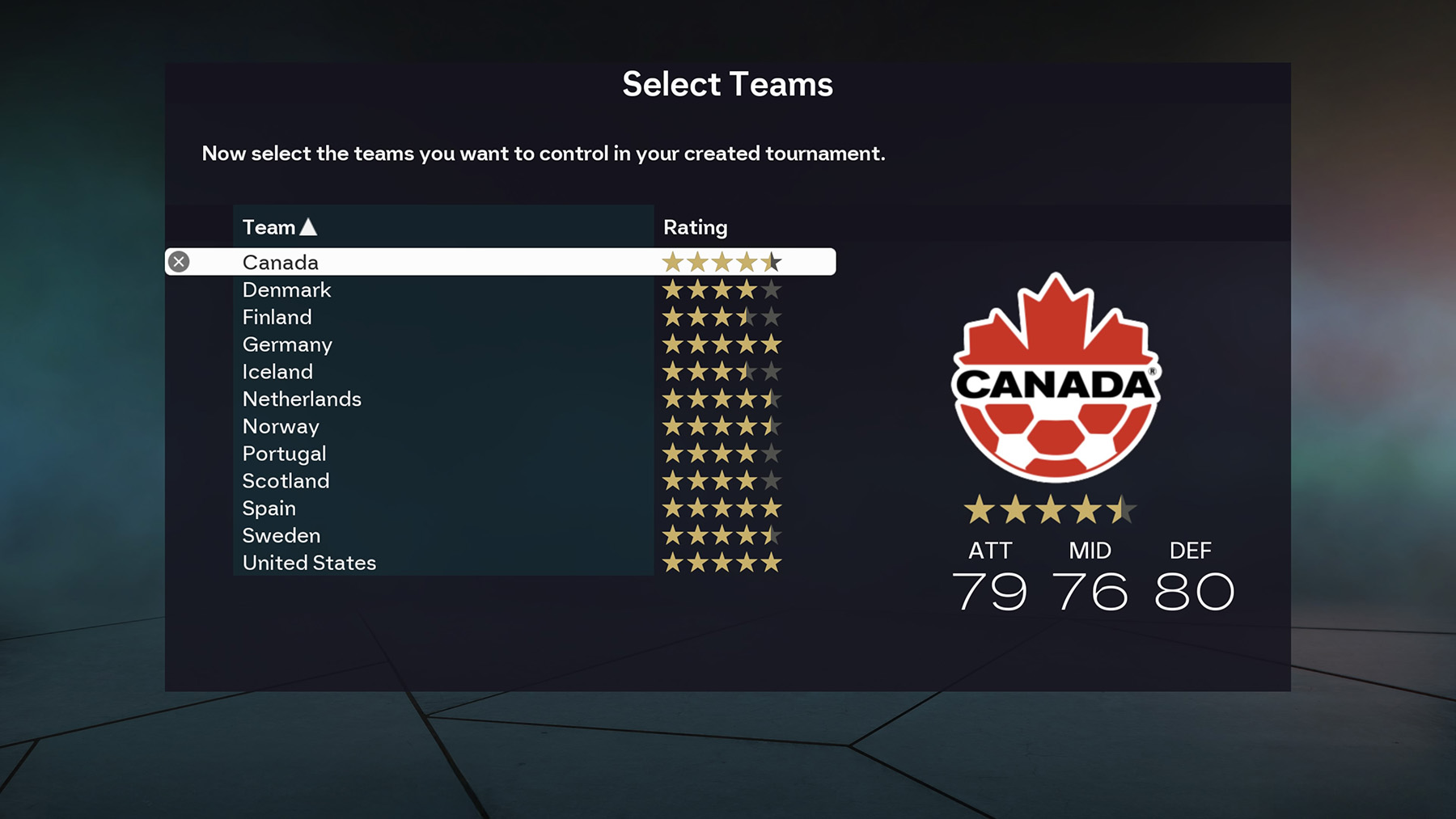The width and height of the screenshot is (1456, 819).
Task: Sort the list by Team column header
Action: pyautogui.click(x=279, y=227)
